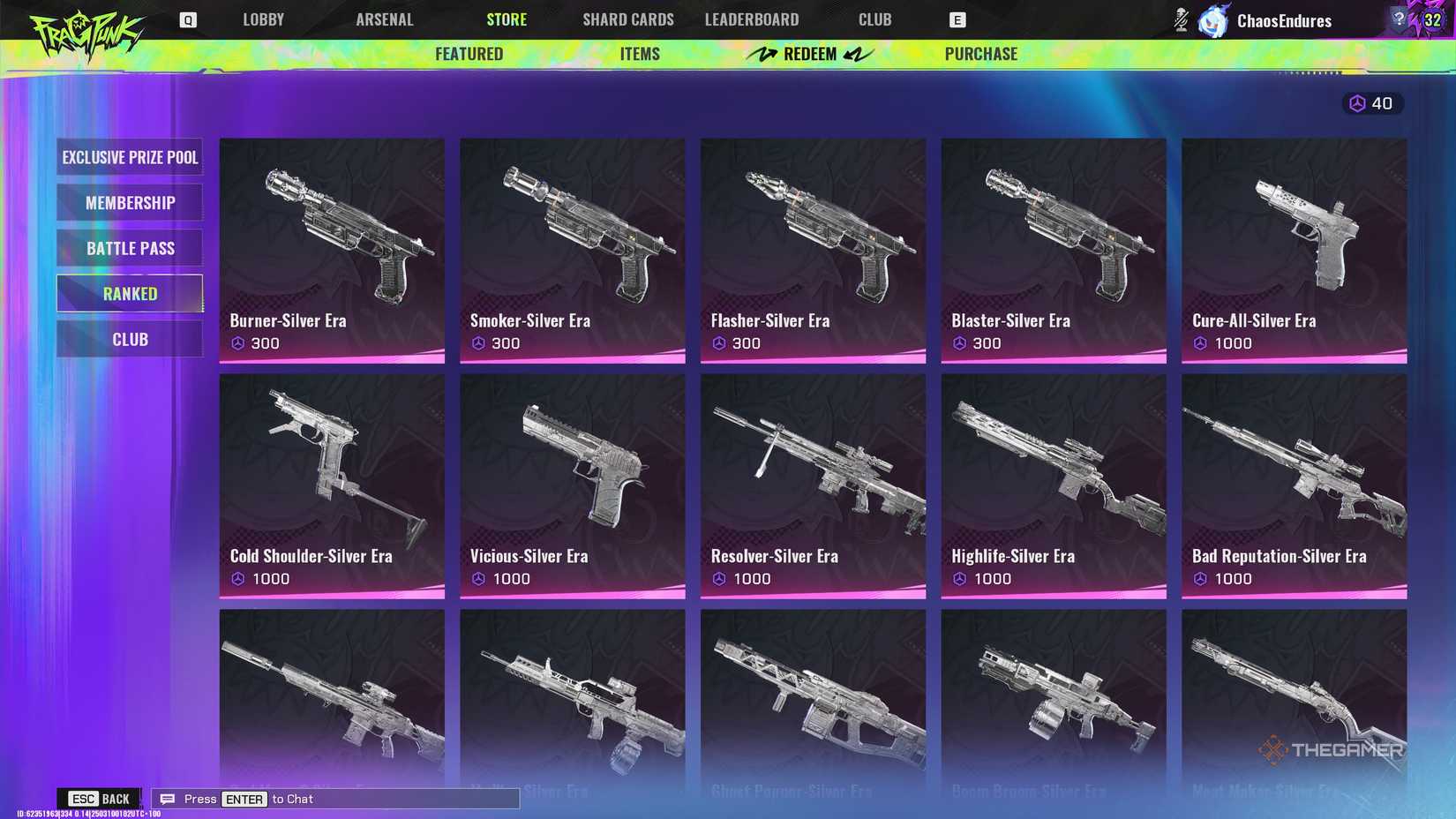This screenshot has width=1456, height=819.
Task: Select the MEMBERSHIP store category
Action: click(130, 202)
